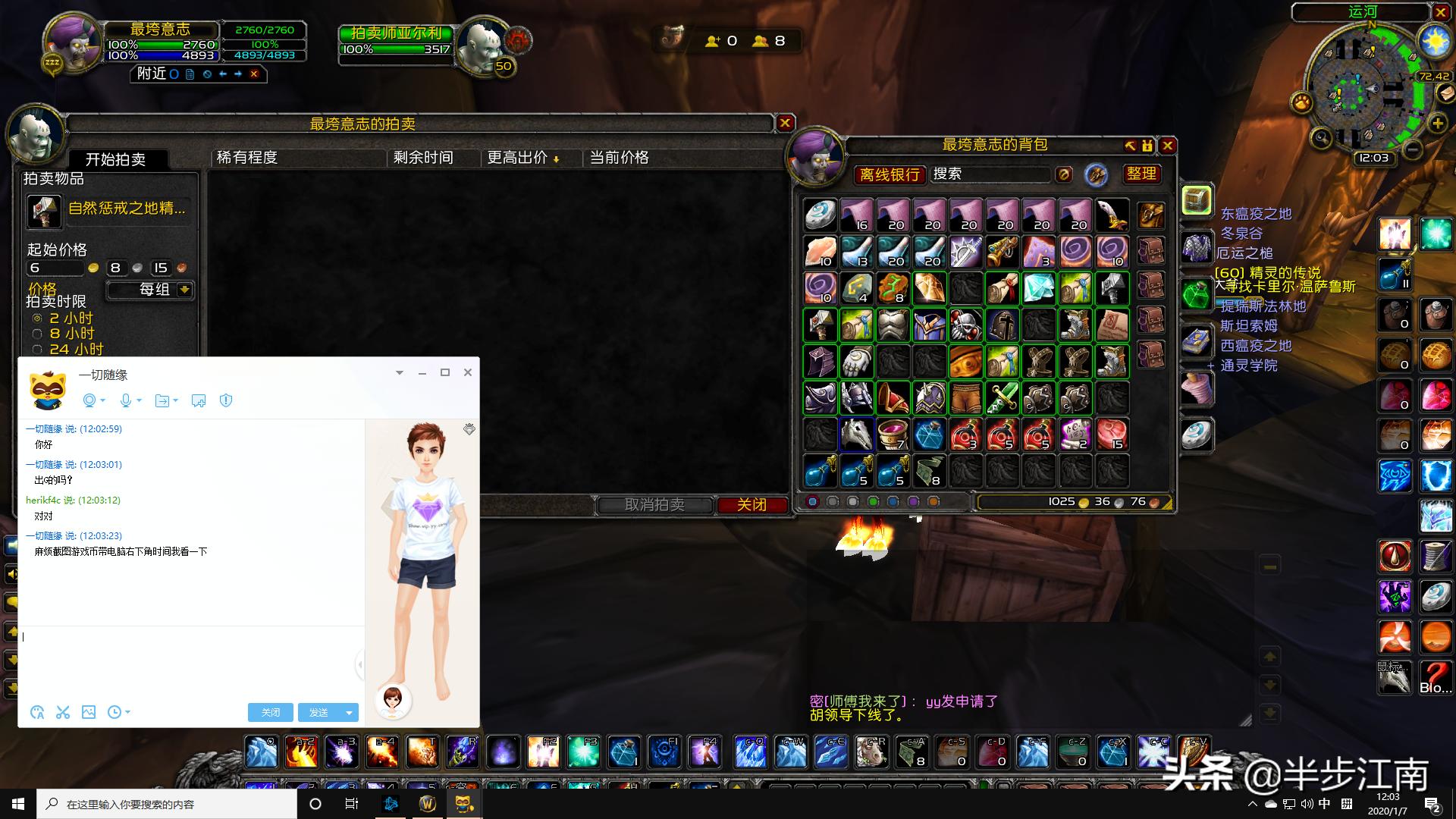
Task: Open the 发送 button's dropdown arrow in YY
Action: tap(349, 713)
